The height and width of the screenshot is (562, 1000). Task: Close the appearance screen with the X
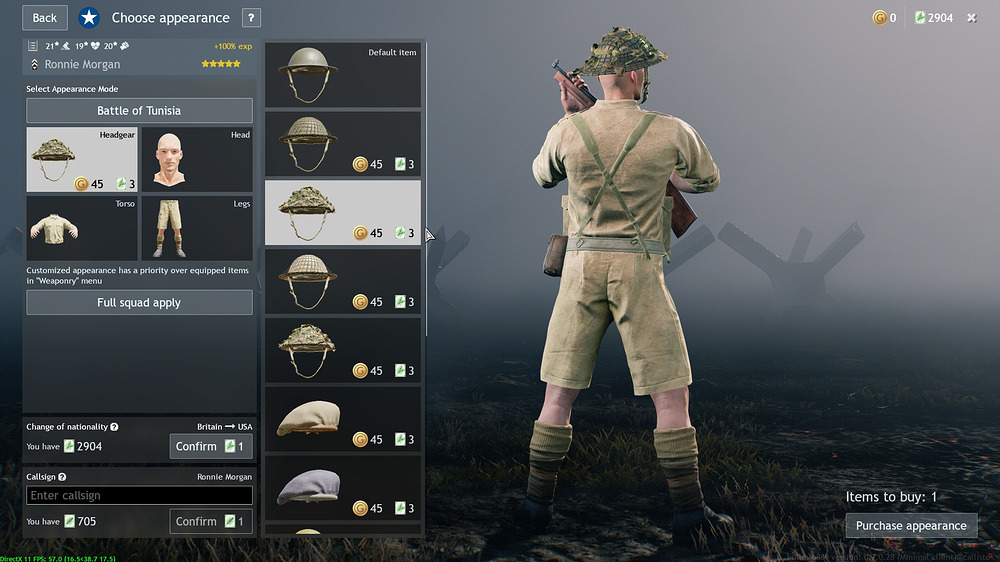(971, 18)
